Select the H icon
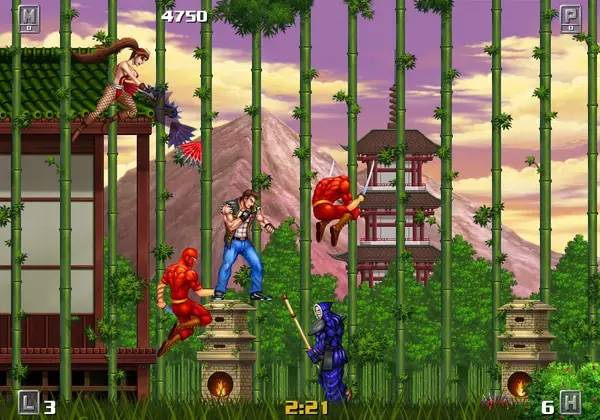 [x=571, y=402]
